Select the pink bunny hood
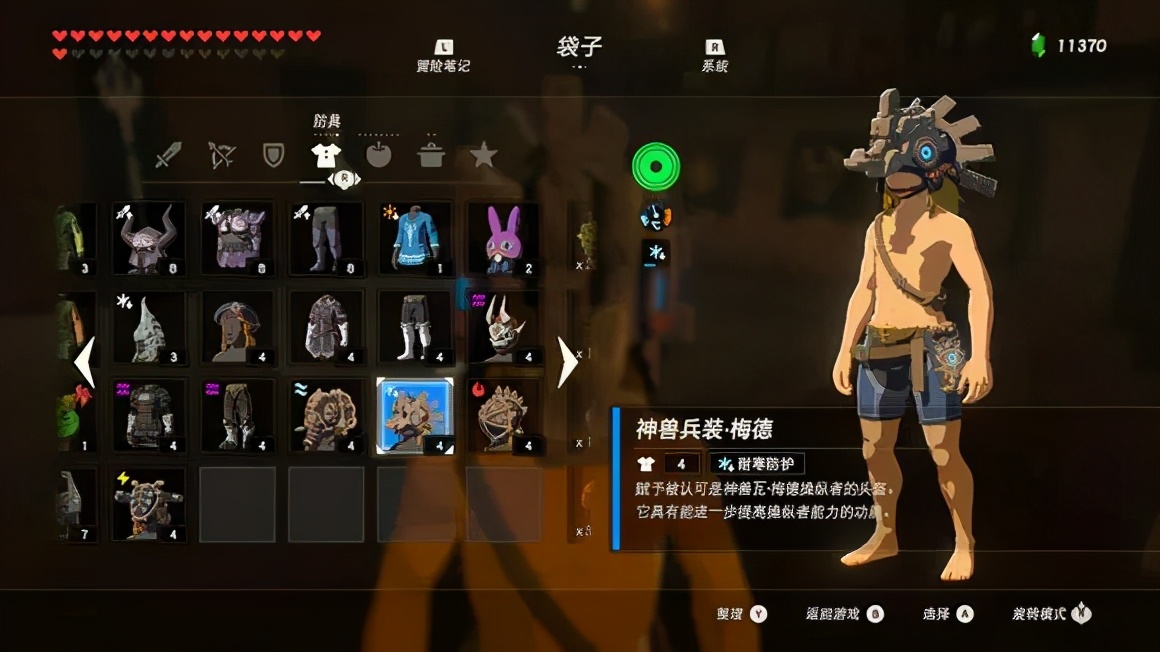 point(504,239)
